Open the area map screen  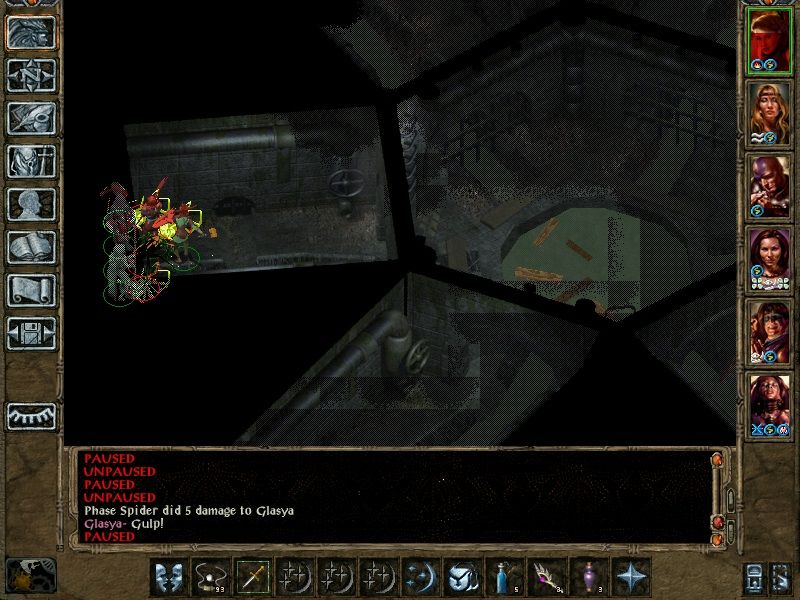pos(30,76)
